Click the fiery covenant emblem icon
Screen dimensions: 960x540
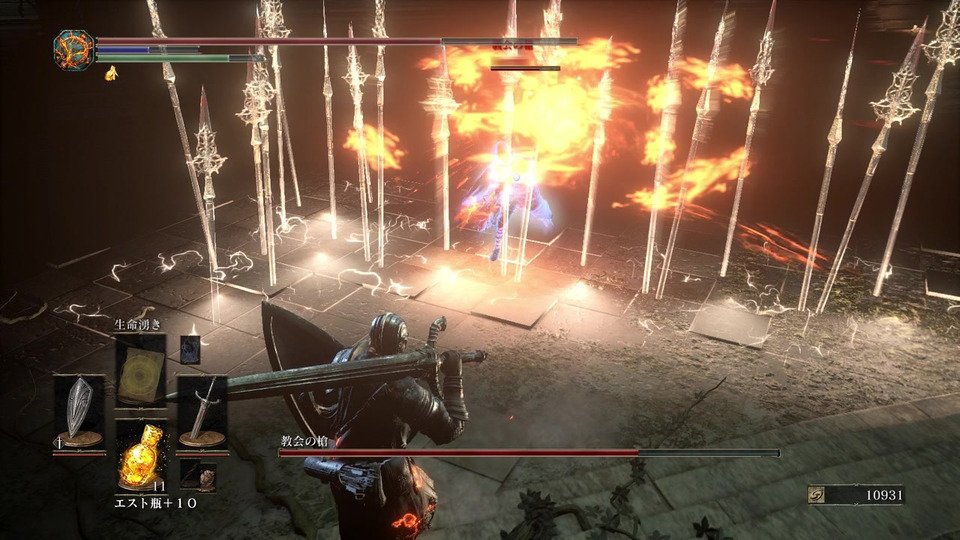73,50
